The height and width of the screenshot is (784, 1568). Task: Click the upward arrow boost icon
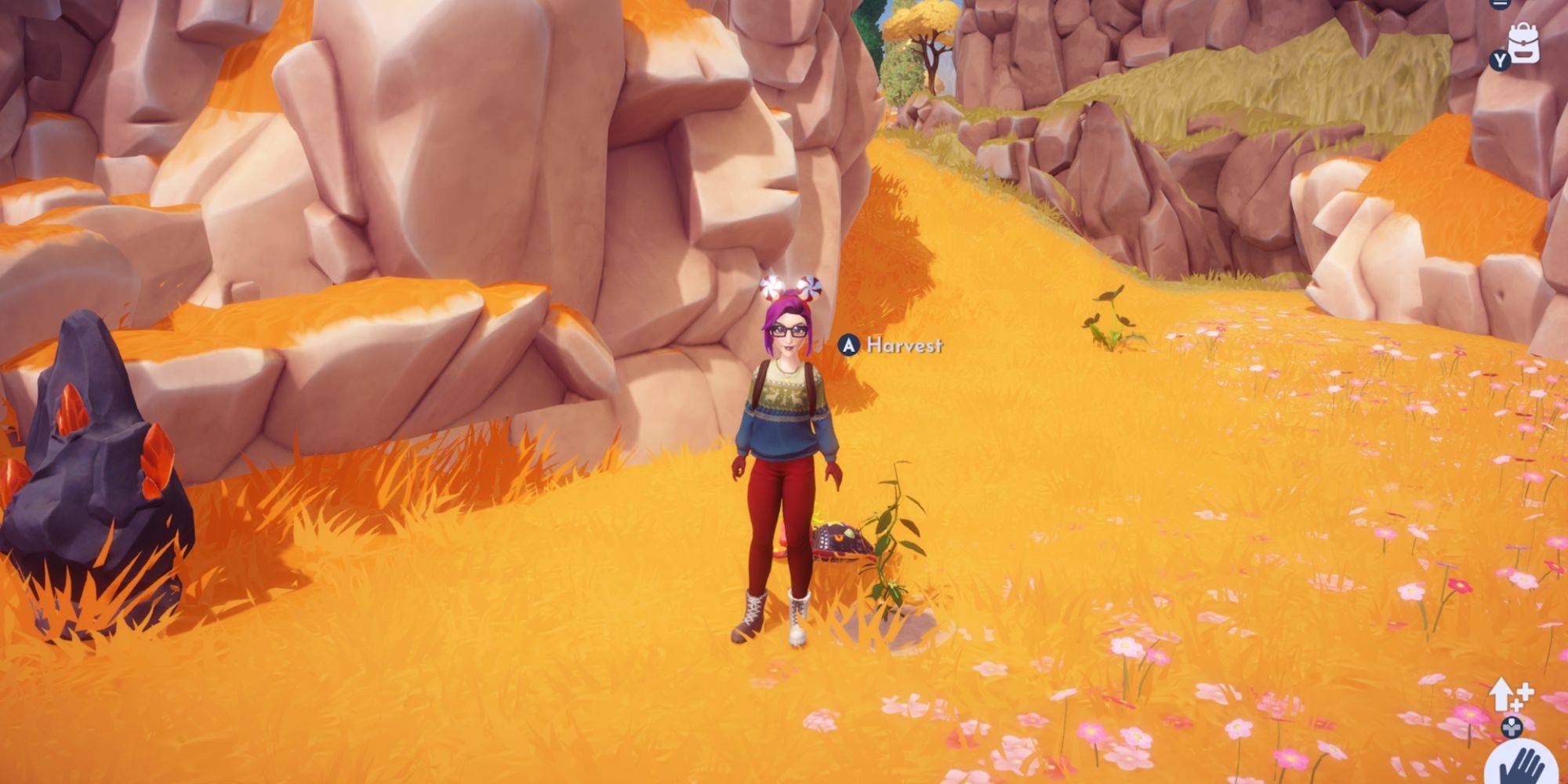(1508, 695)
